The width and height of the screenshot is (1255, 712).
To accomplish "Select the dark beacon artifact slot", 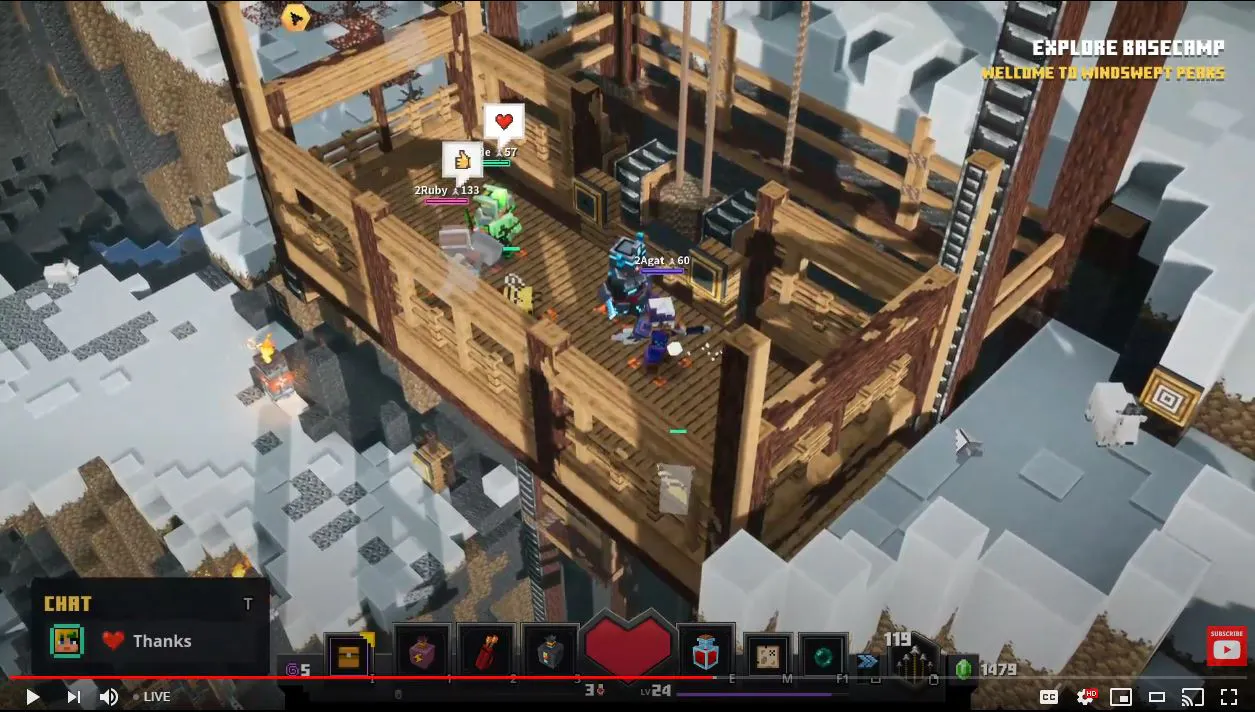I will [x=551, y=652].
